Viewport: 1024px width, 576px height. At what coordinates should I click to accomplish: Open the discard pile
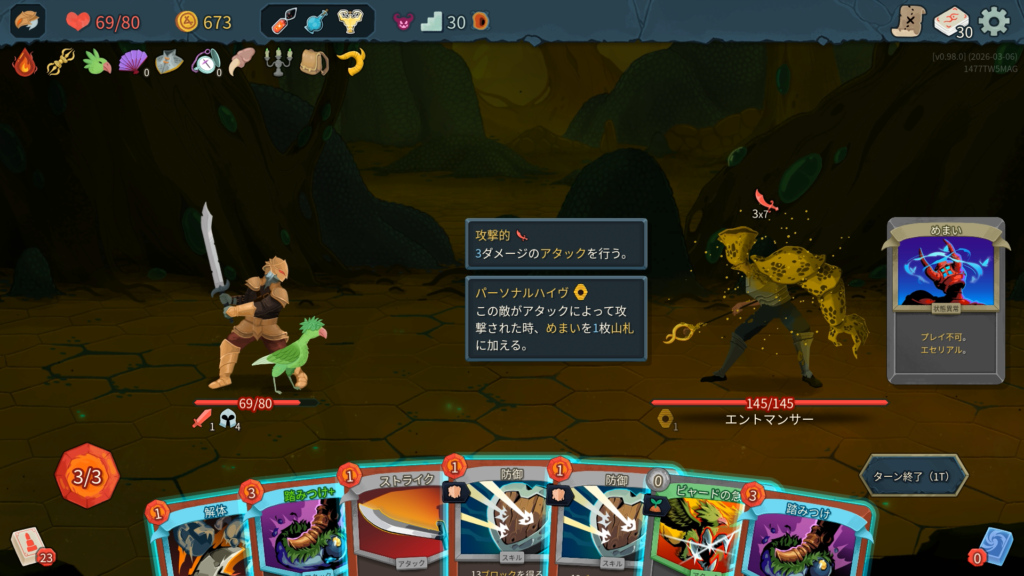(x=995, y=547)
